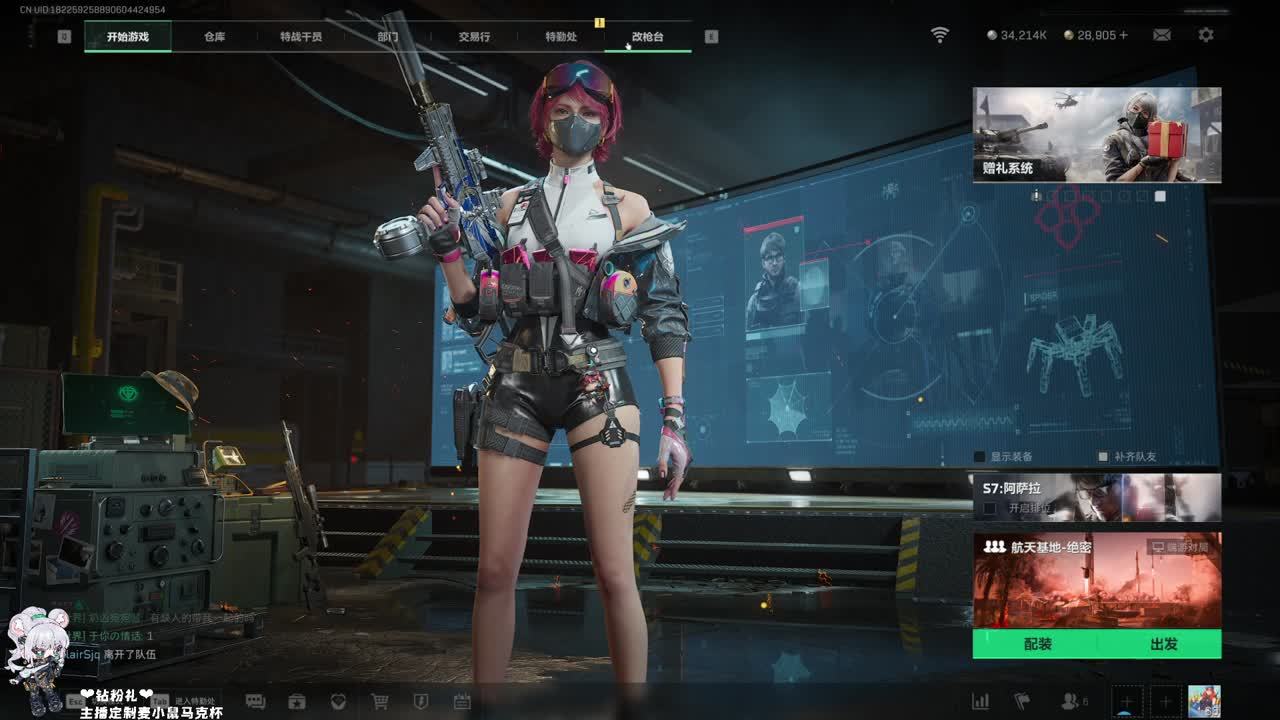Open settings via the gear icon

click(1206, 35)
